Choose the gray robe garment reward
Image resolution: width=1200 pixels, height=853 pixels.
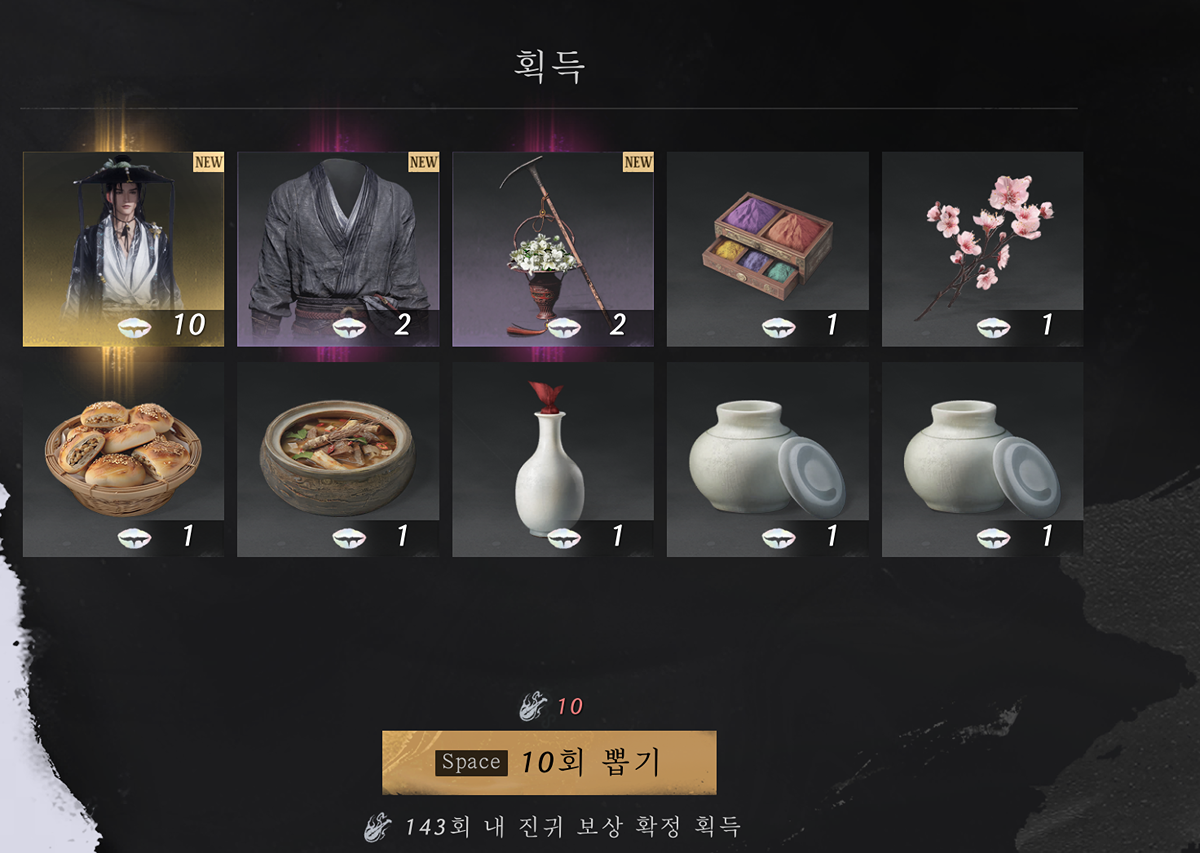(338, 249)
